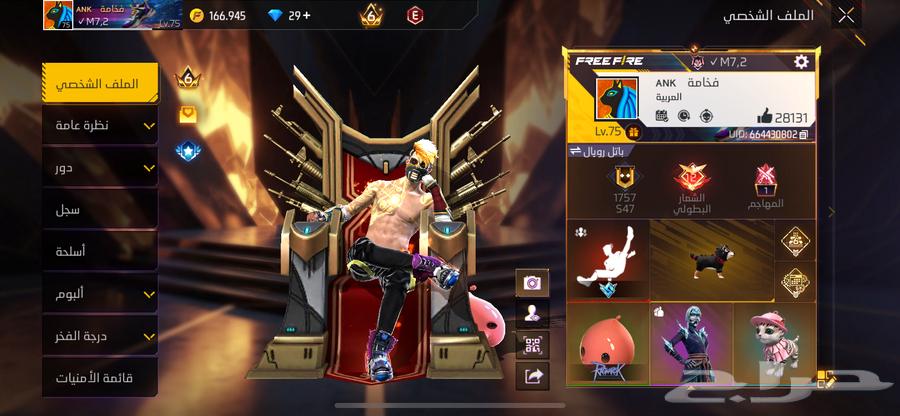Select the الملف الشخصي profile tab
Viewport: 900px width, 416px height.
tap(100, 84)
